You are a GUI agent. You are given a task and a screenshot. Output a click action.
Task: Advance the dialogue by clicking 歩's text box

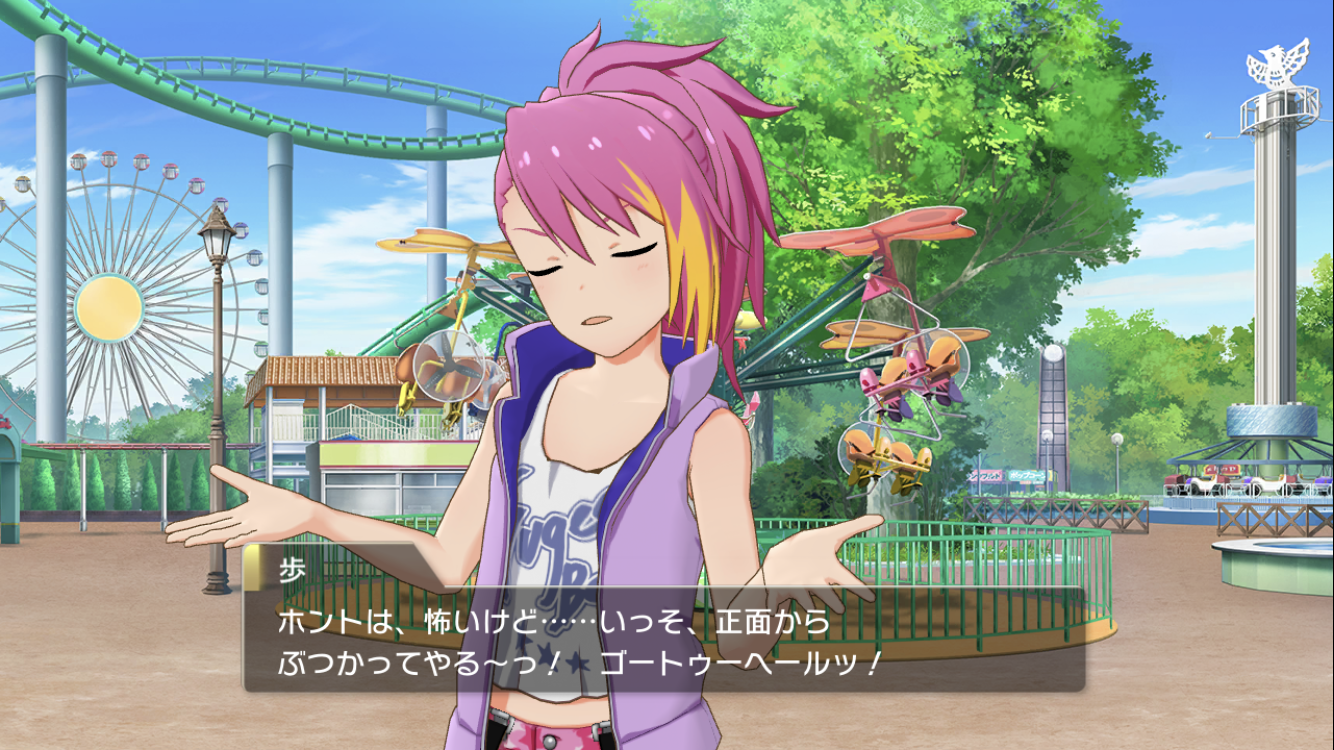[x=664, y=640]
